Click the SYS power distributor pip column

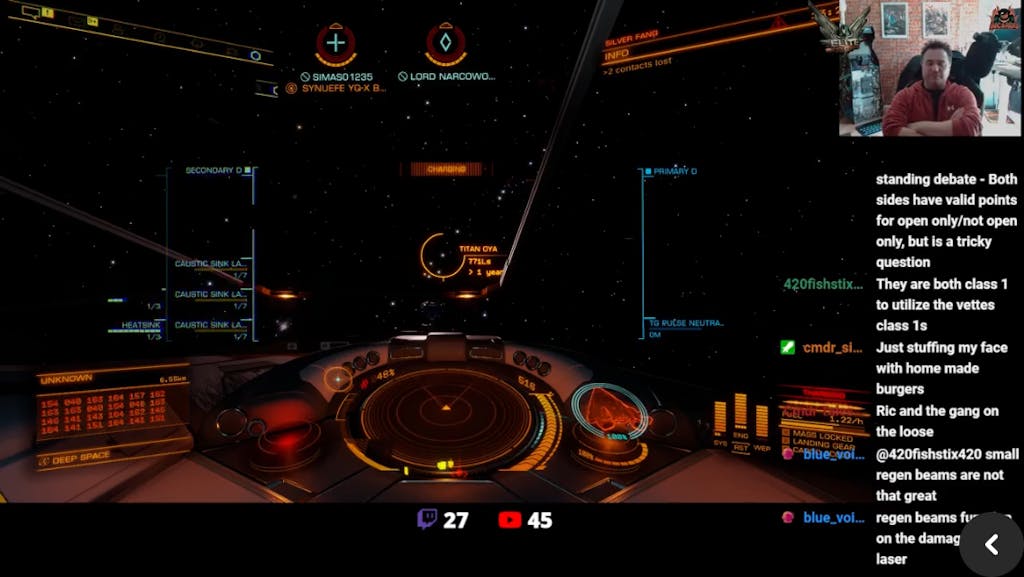click(x=719, y=418)
